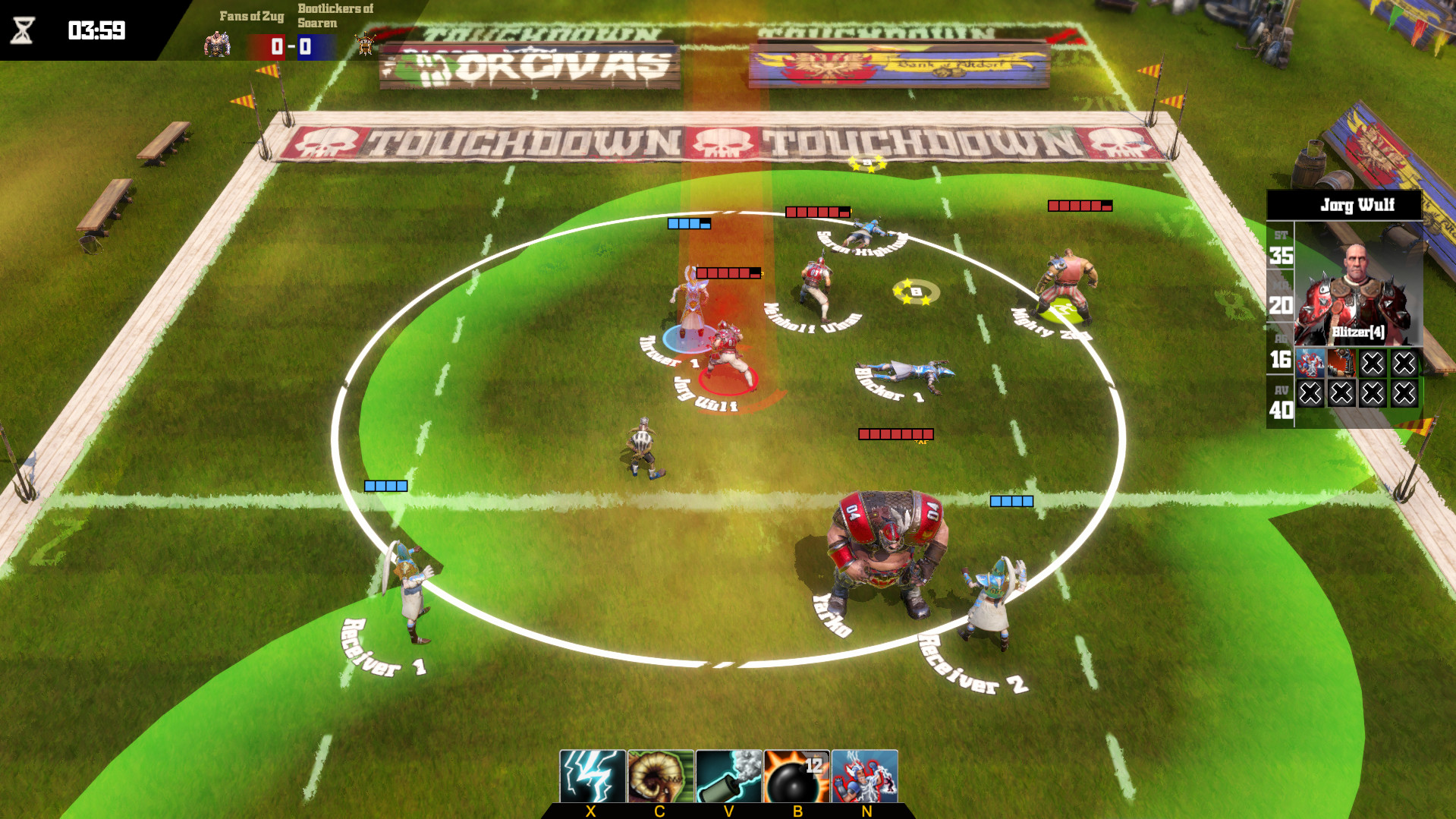Inspect the spiked weapon skill on Jorg's card

pos(1341,364)
